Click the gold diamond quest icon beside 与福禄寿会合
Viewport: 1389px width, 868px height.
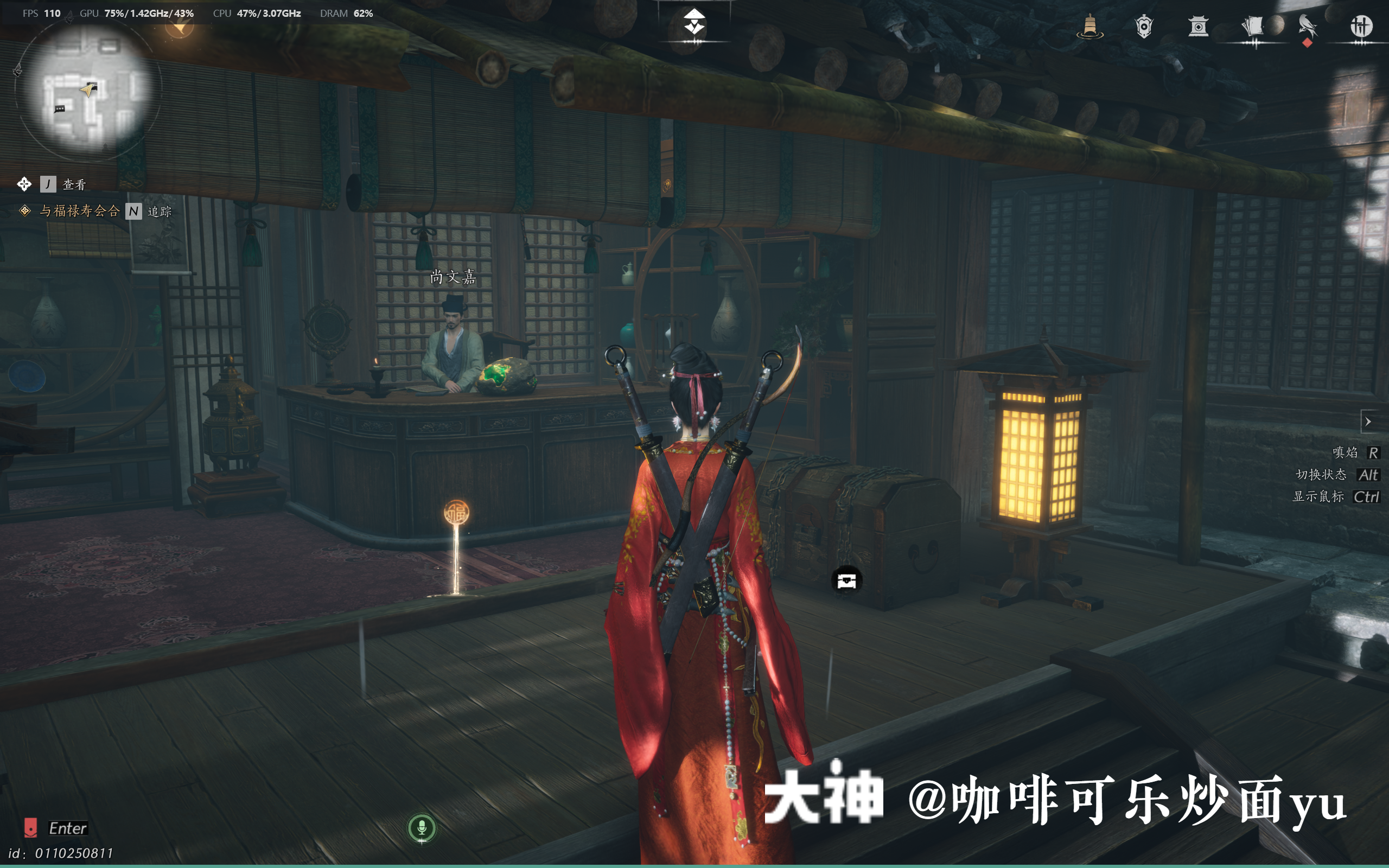pyautogui.click(x=24, y=212)
